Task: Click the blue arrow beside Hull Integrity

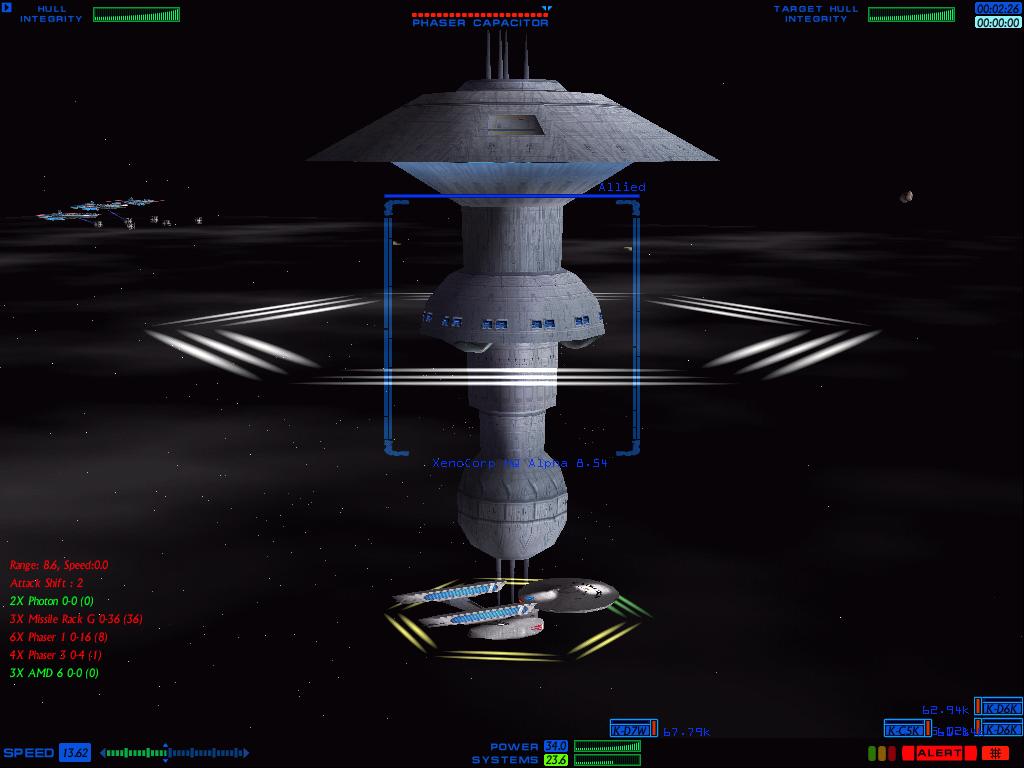Action: click(7, 9)
